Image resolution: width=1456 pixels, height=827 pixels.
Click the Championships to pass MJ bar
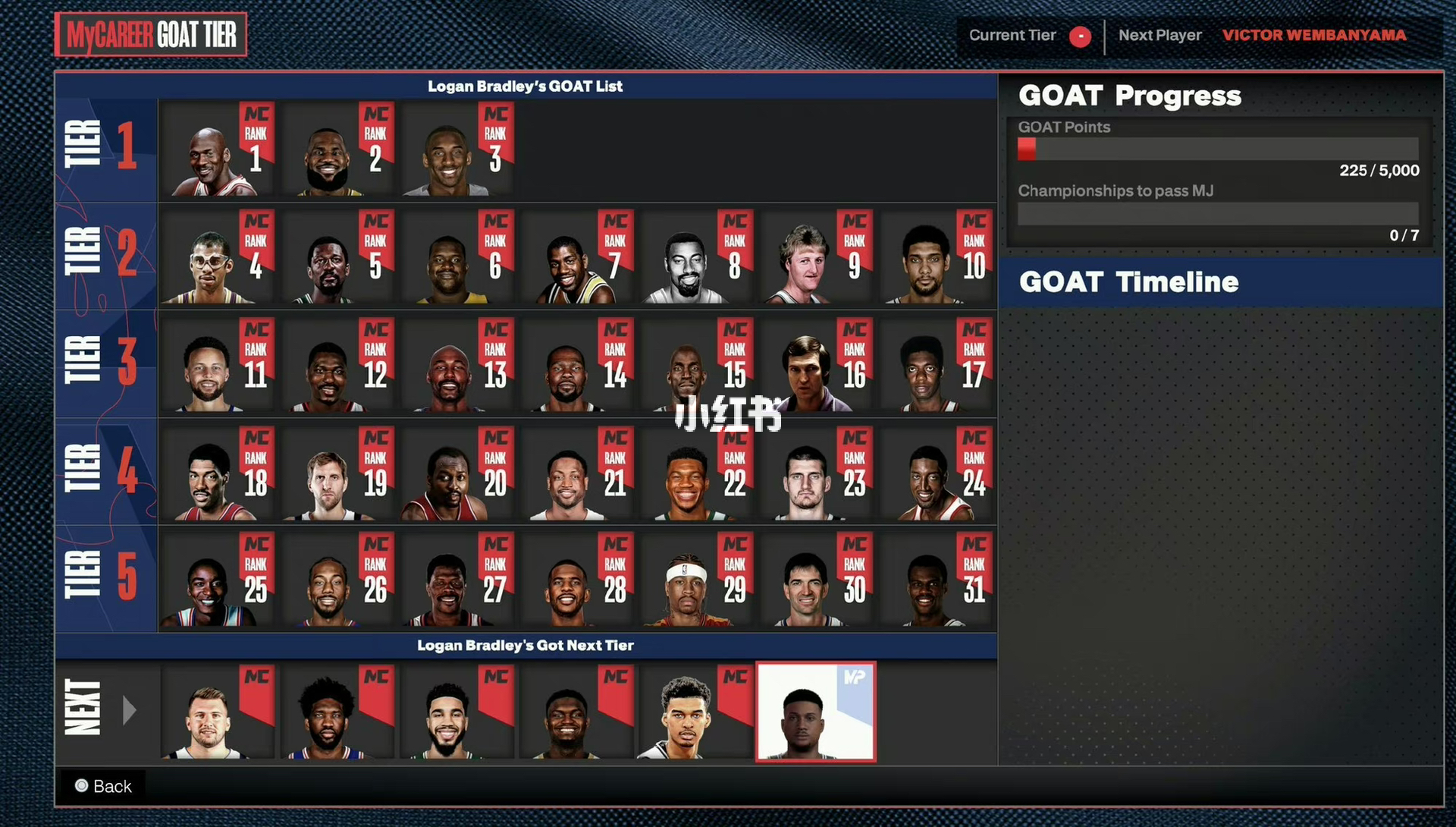1217,215
